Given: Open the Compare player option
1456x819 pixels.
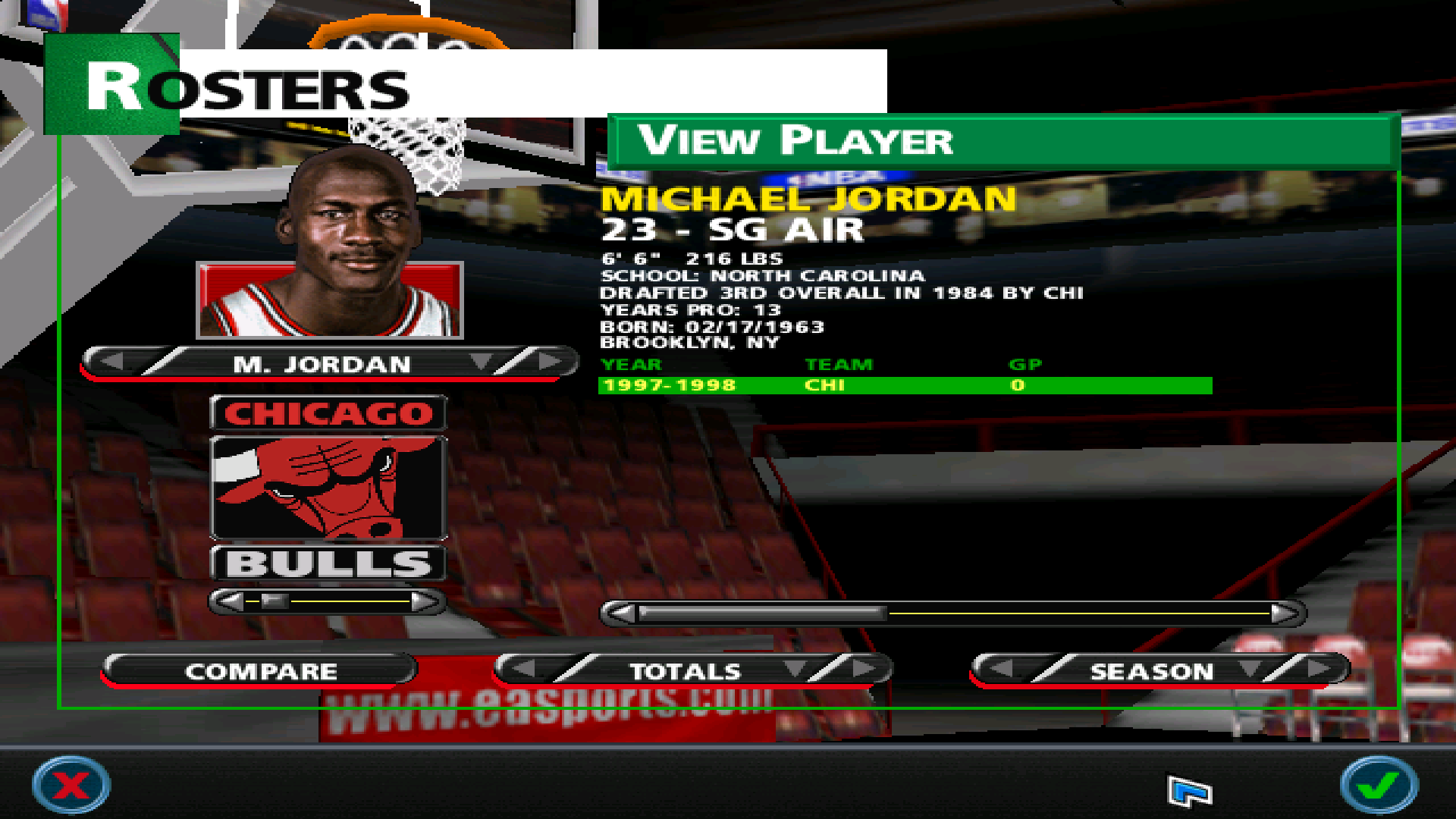Looking at the screenshot, I should point(260,671).
